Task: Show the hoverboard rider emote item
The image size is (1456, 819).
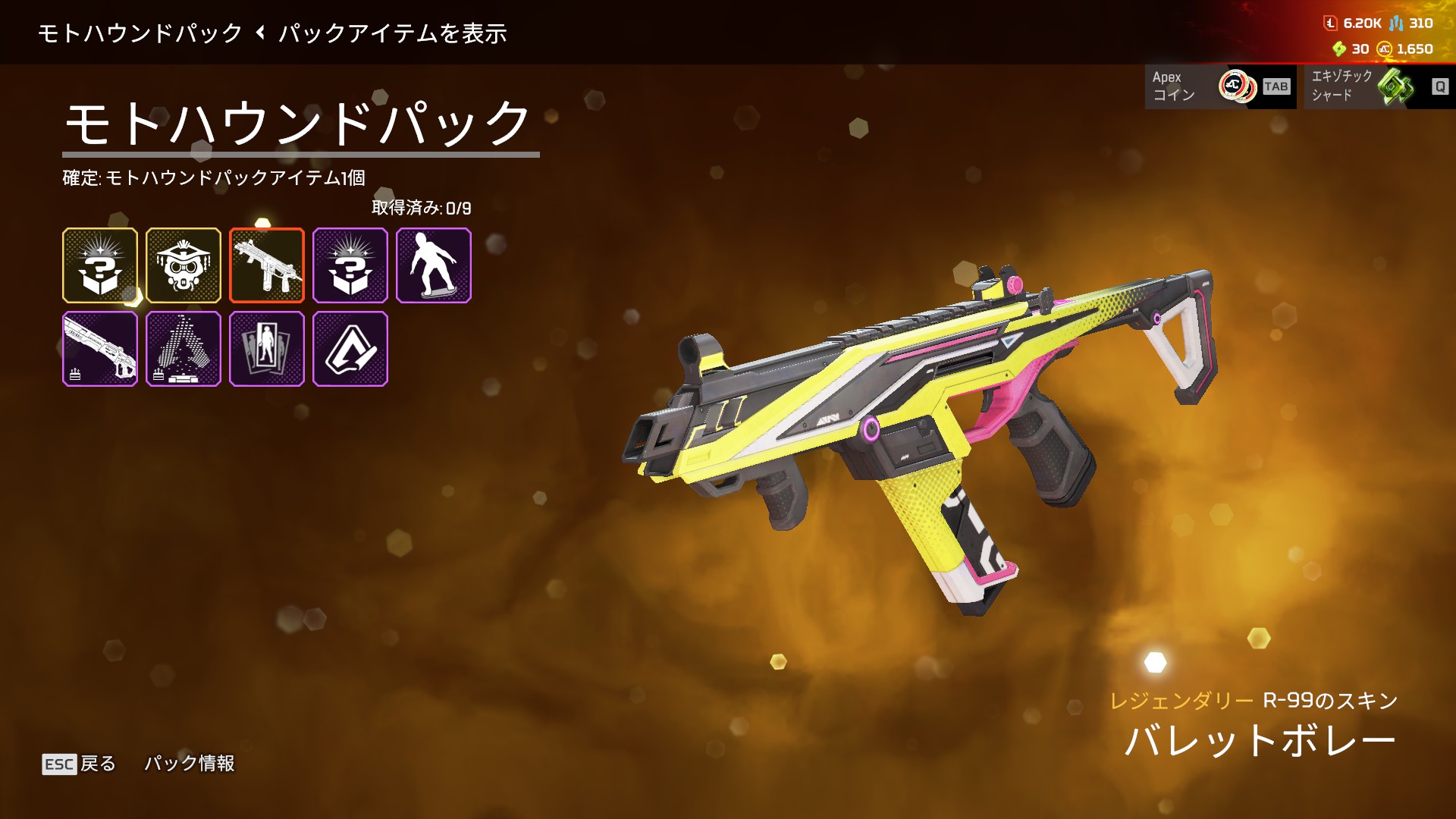Action: (x=434, y=265)
